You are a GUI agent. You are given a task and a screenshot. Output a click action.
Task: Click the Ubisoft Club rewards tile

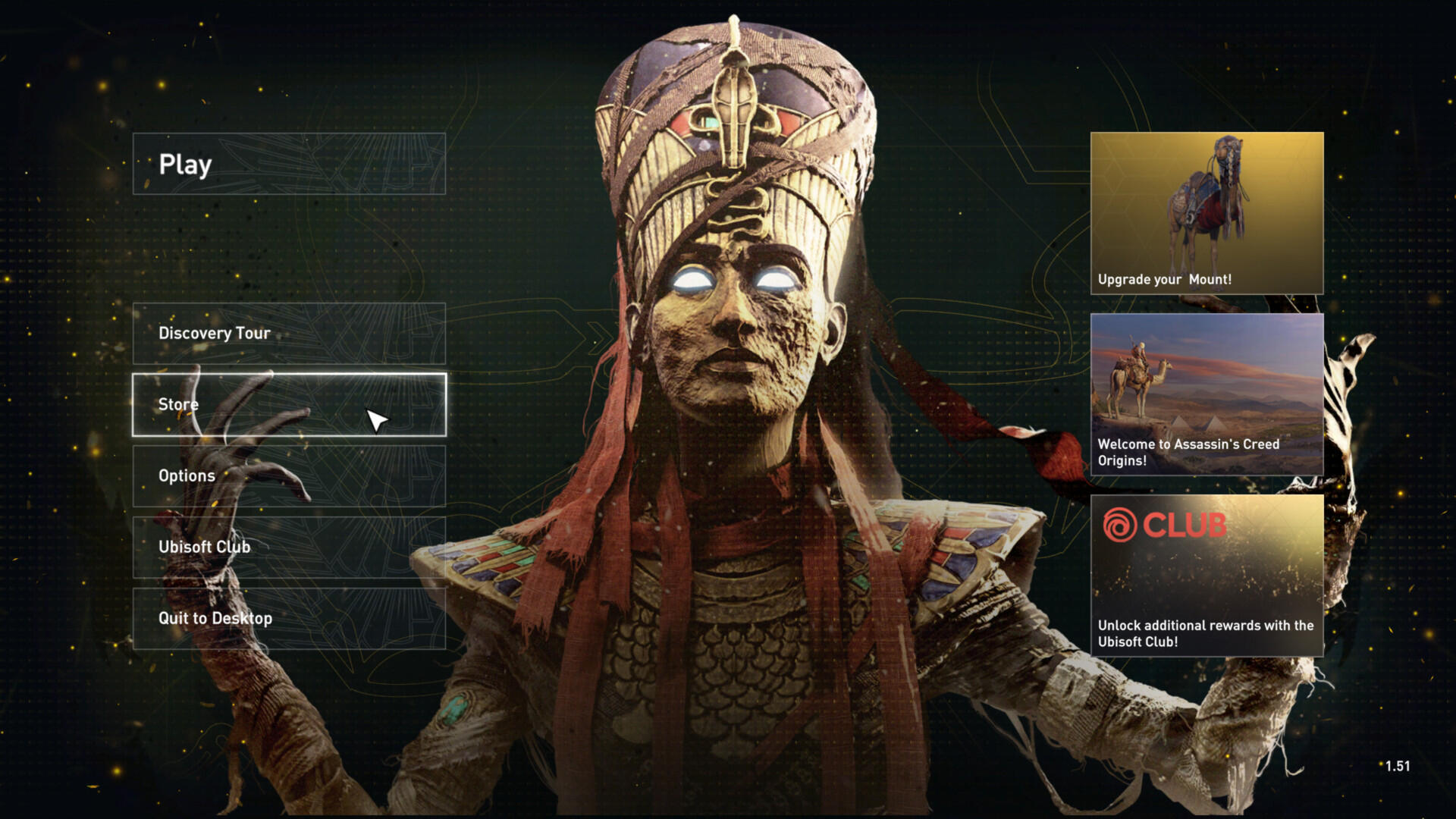tap(1207, 576)
